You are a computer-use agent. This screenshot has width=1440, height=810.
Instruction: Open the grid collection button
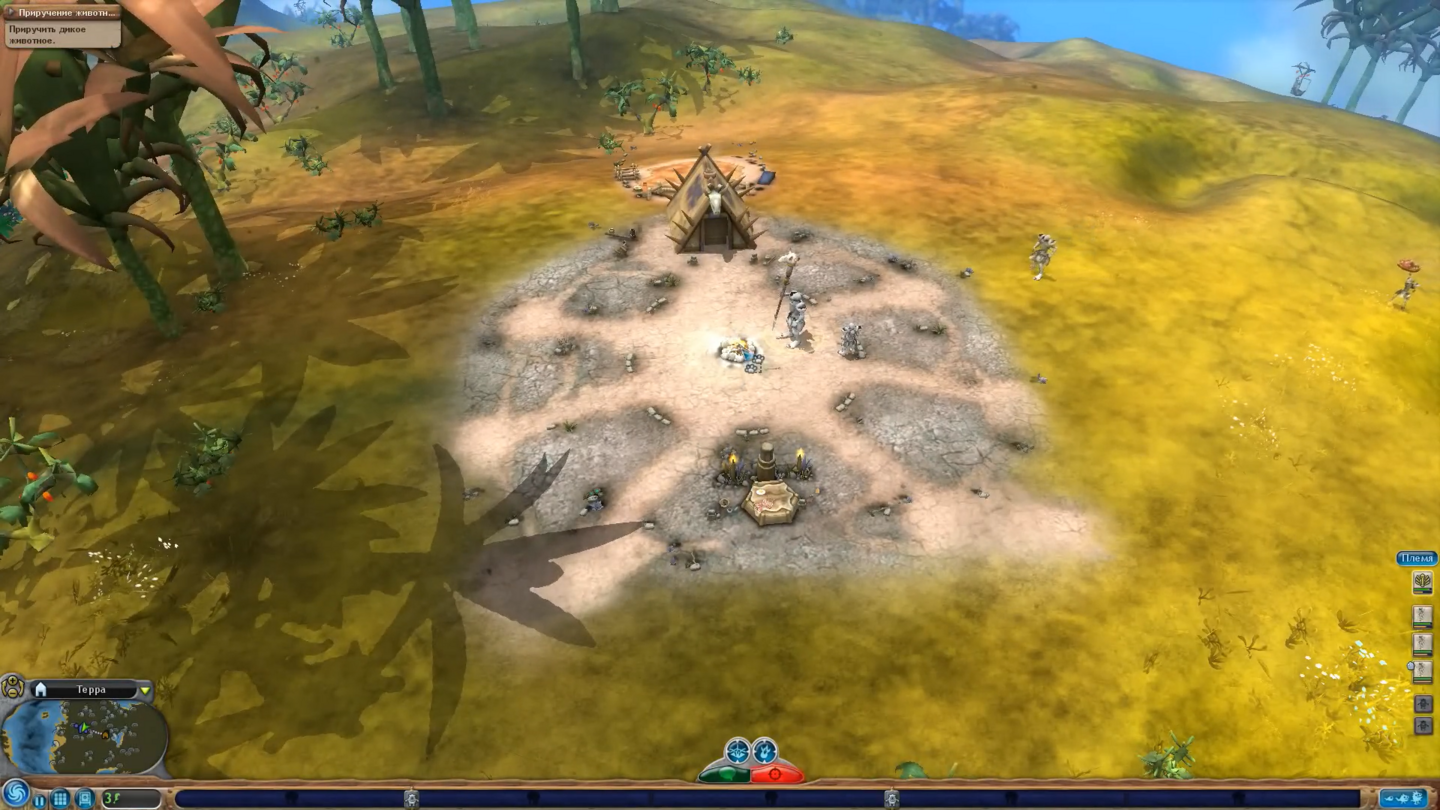(x=60, y=799)
